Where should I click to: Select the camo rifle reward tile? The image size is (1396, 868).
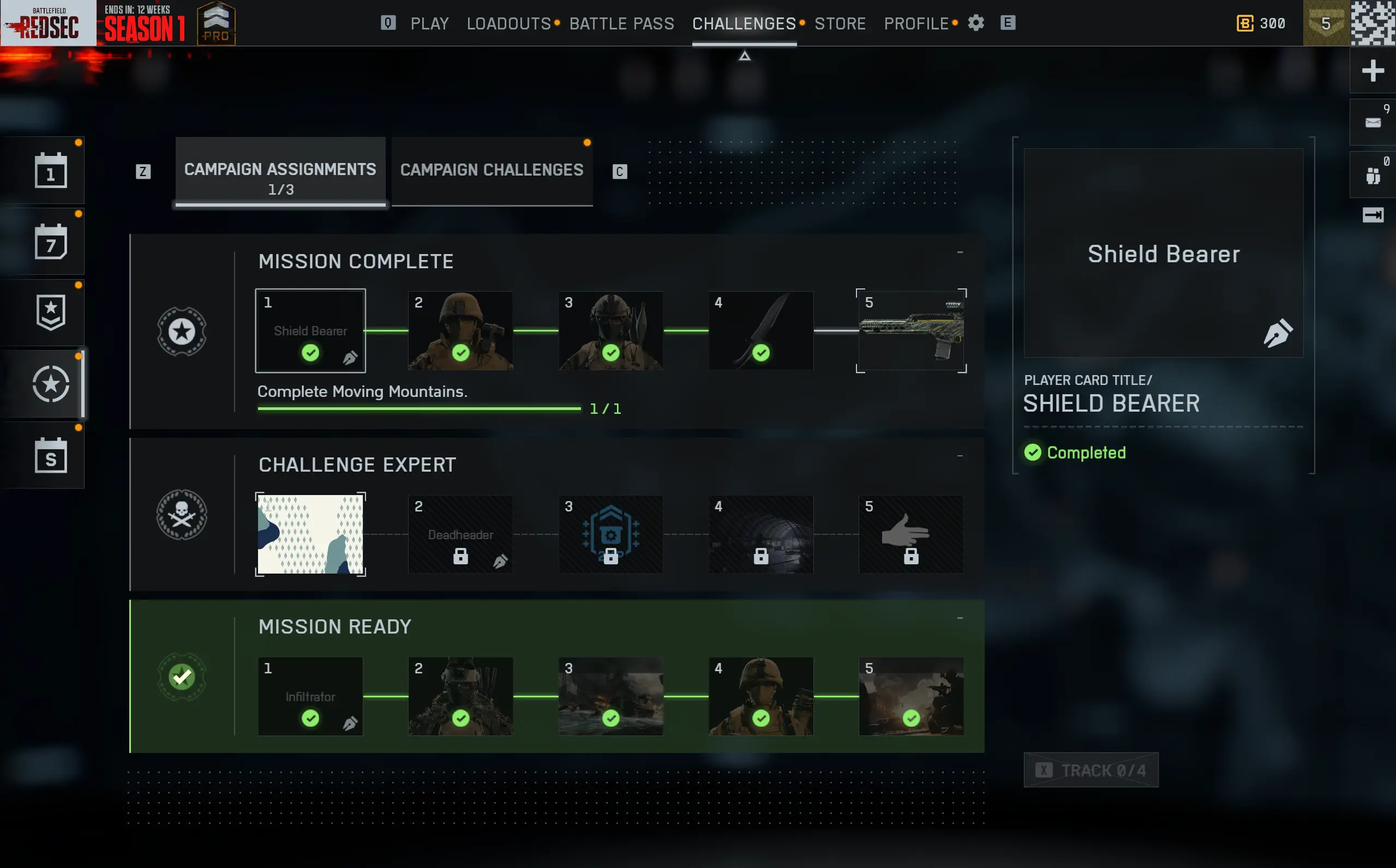click(x=911, y=330)
